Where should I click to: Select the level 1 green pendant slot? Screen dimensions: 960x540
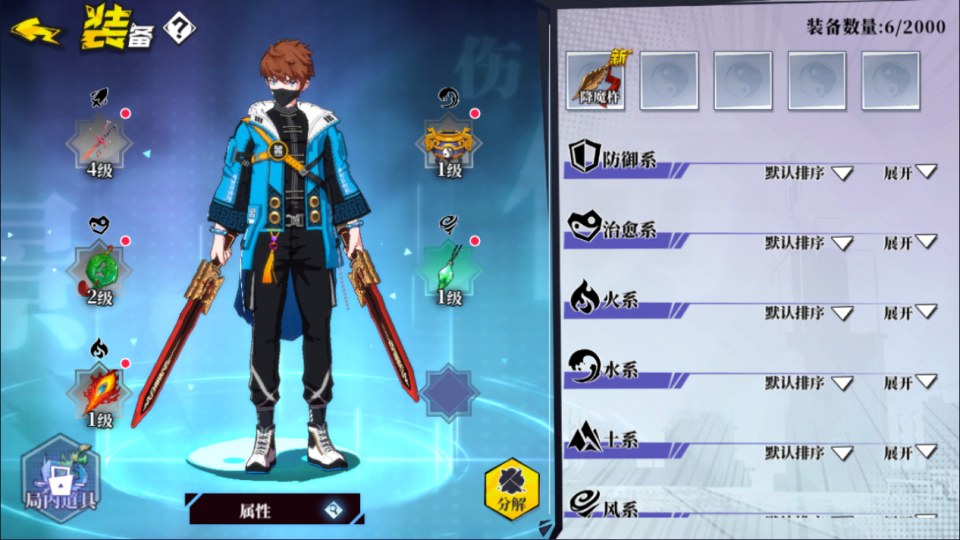(449, 268)
